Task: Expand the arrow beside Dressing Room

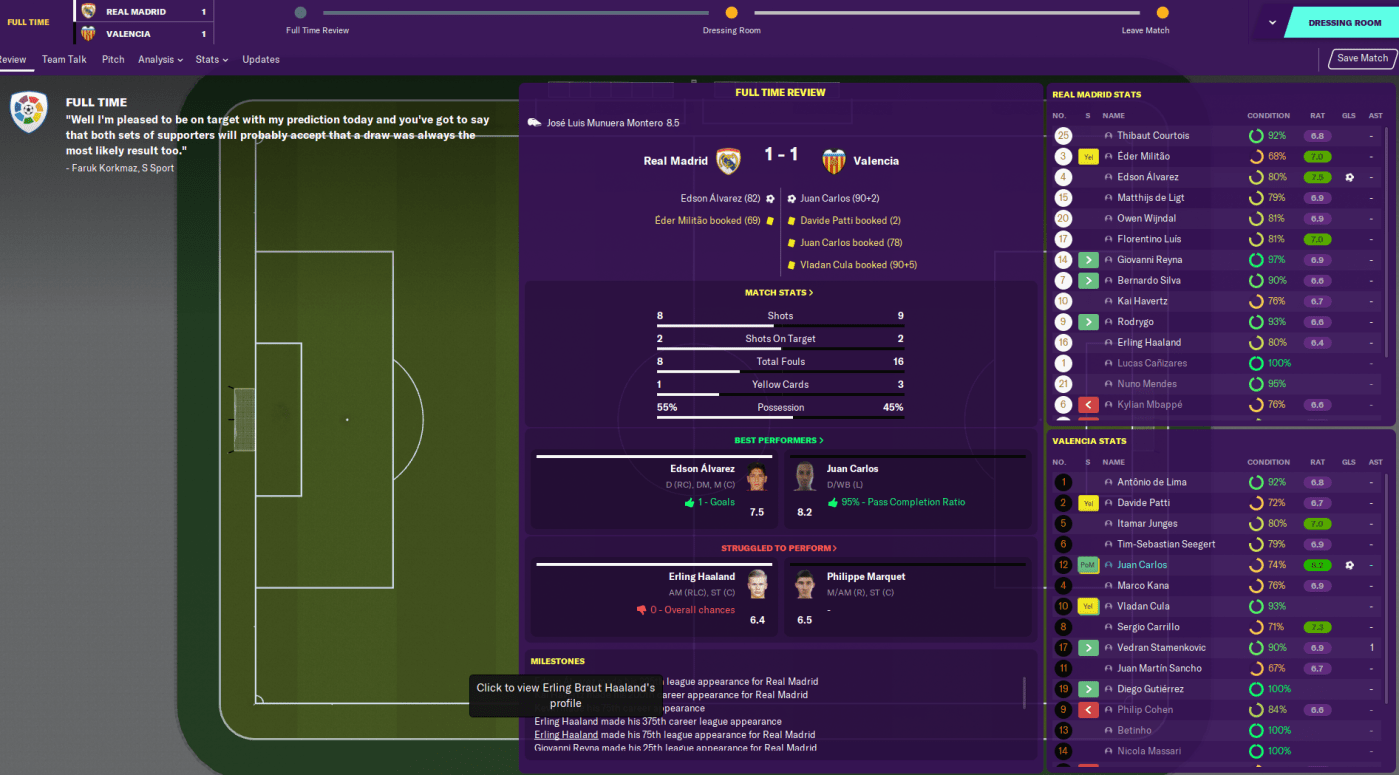Action: click(1272, 22)
